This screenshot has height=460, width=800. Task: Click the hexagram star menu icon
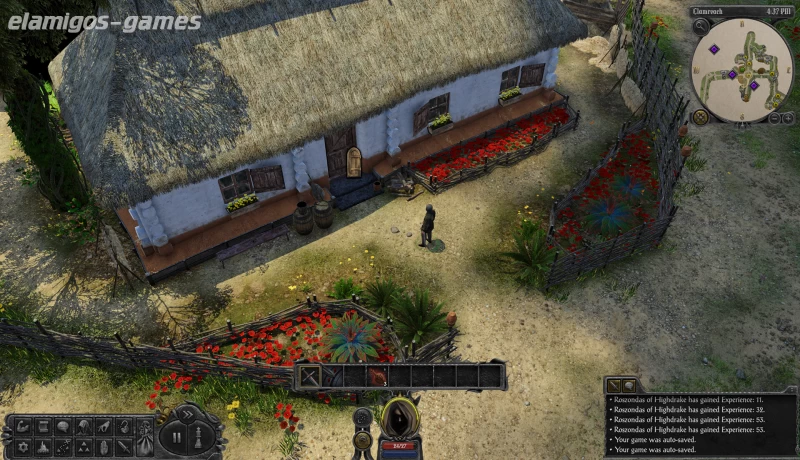[23, 444]
